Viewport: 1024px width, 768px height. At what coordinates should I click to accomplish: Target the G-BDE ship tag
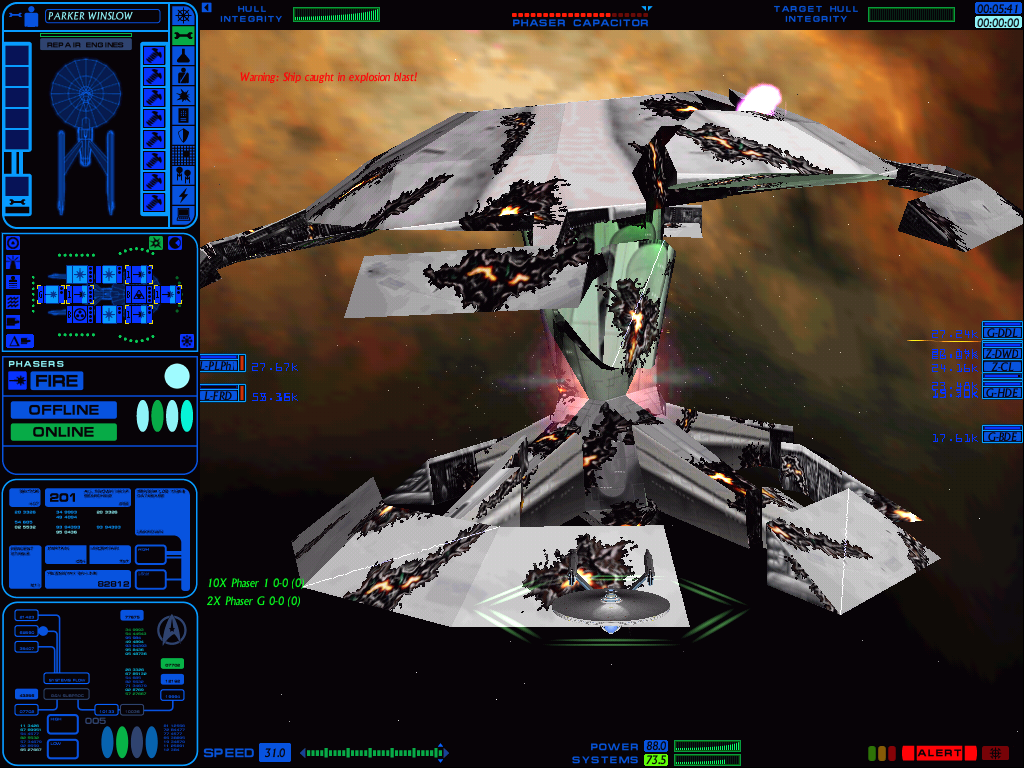coord(1002,436)
